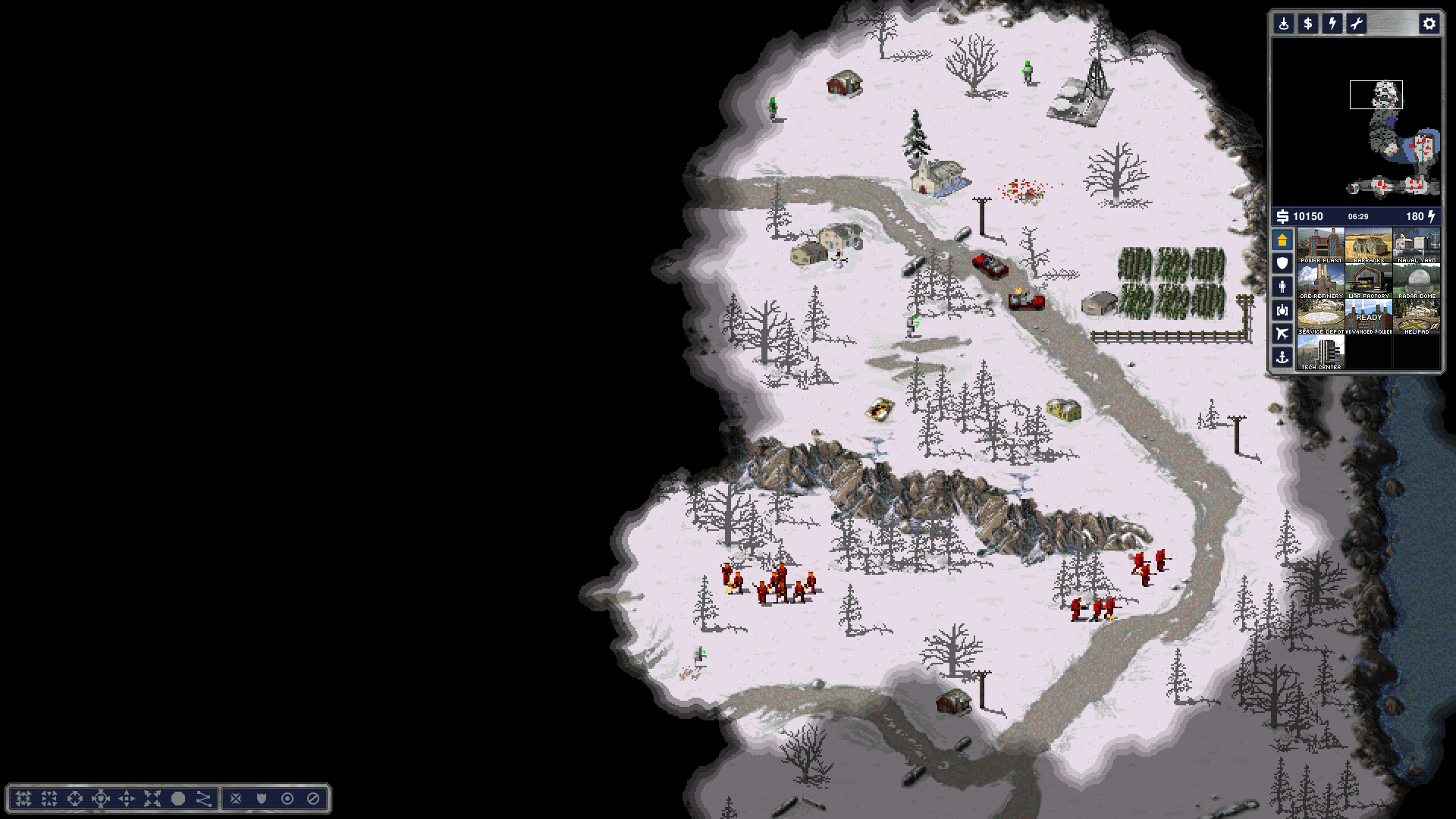Viewport: 1456px width, 819px height.
Task: Click the beacon placement button
Action: 1283,24
